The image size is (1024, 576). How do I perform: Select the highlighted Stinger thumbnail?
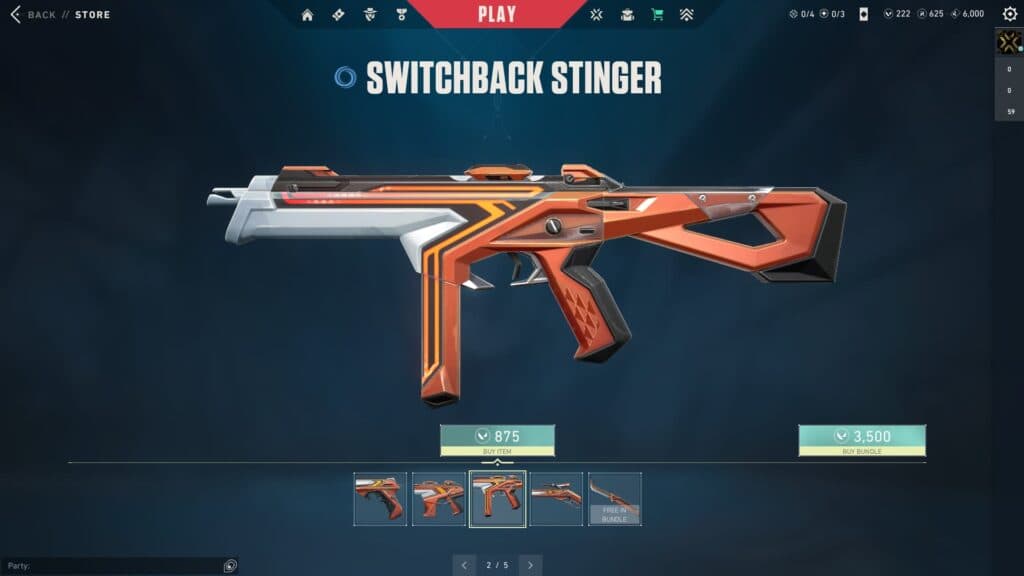click(497, 498)
